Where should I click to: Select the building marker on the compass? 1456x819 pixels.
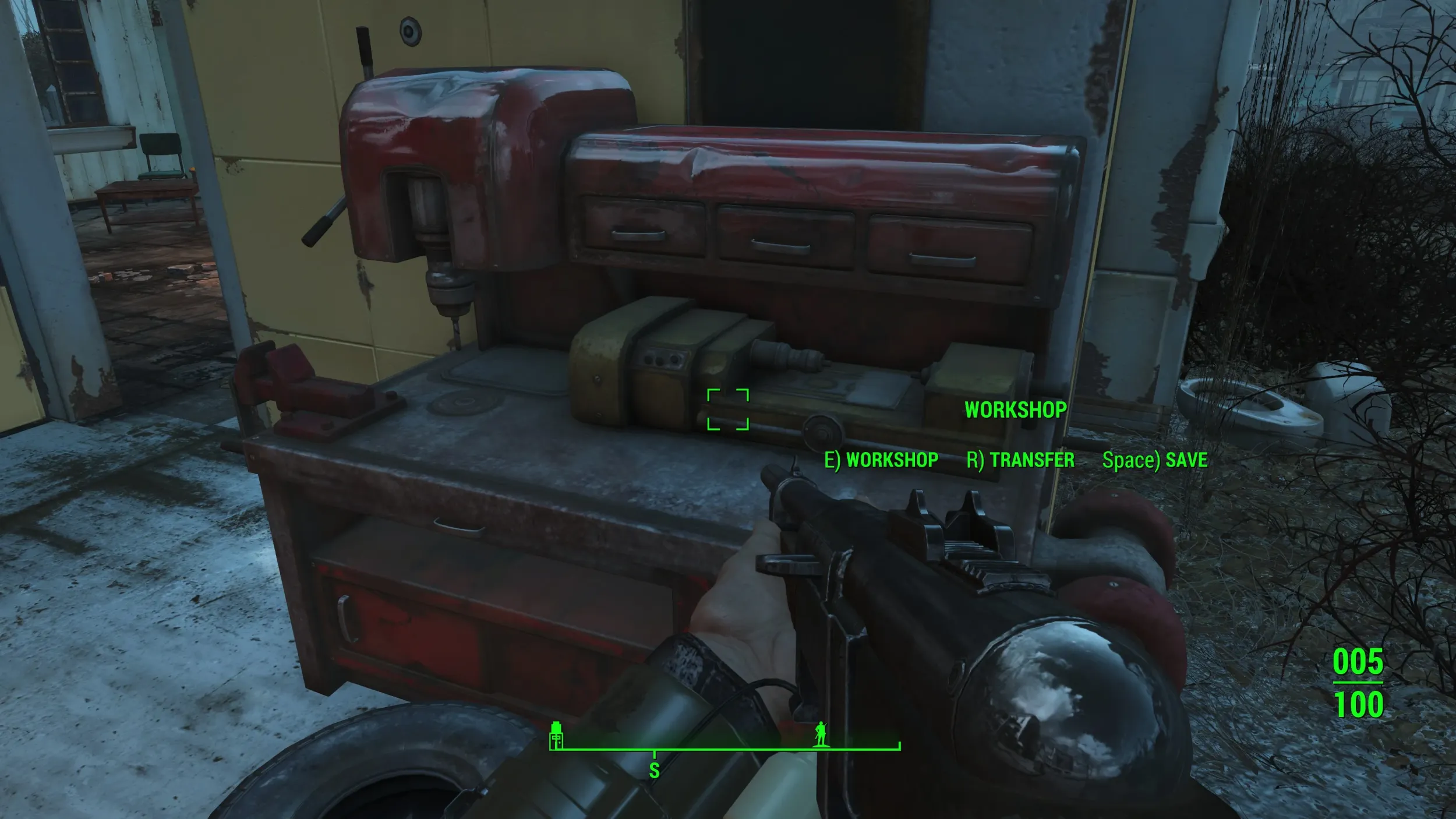point(557,735)
